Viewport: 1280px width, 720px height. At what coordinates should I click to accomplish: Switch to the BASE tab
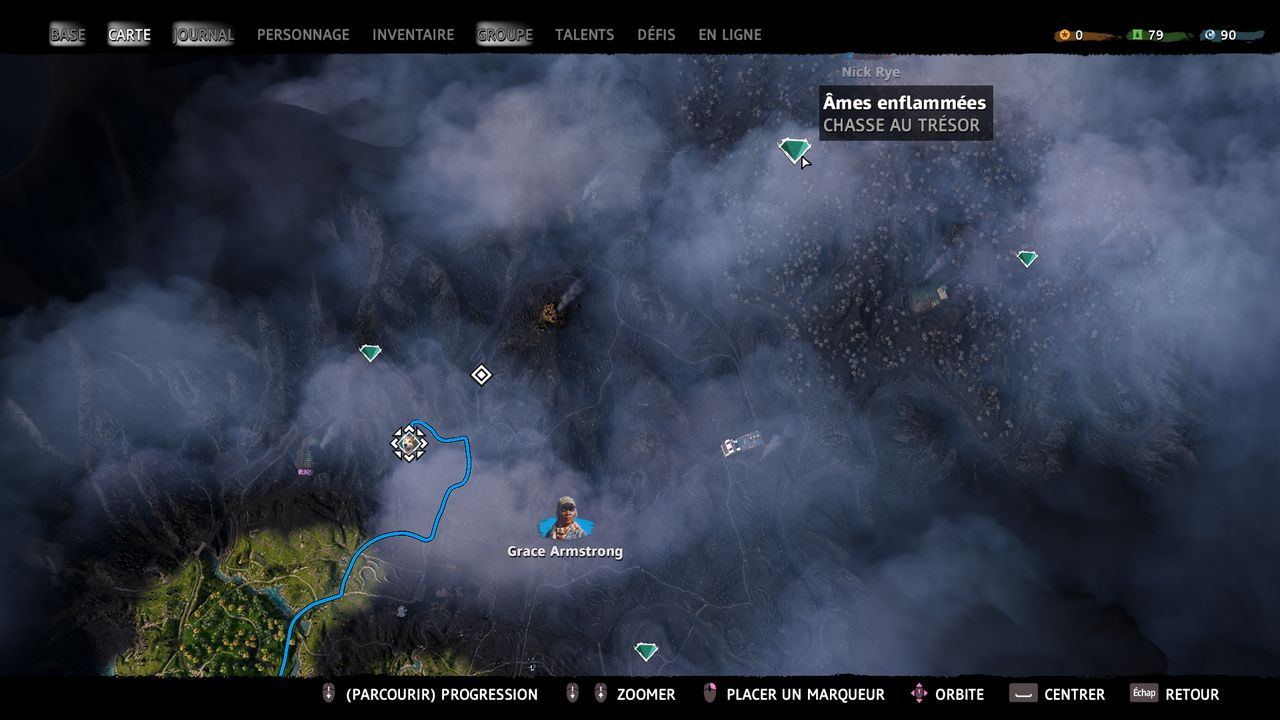pyautogui.click(x=68, y=35)
